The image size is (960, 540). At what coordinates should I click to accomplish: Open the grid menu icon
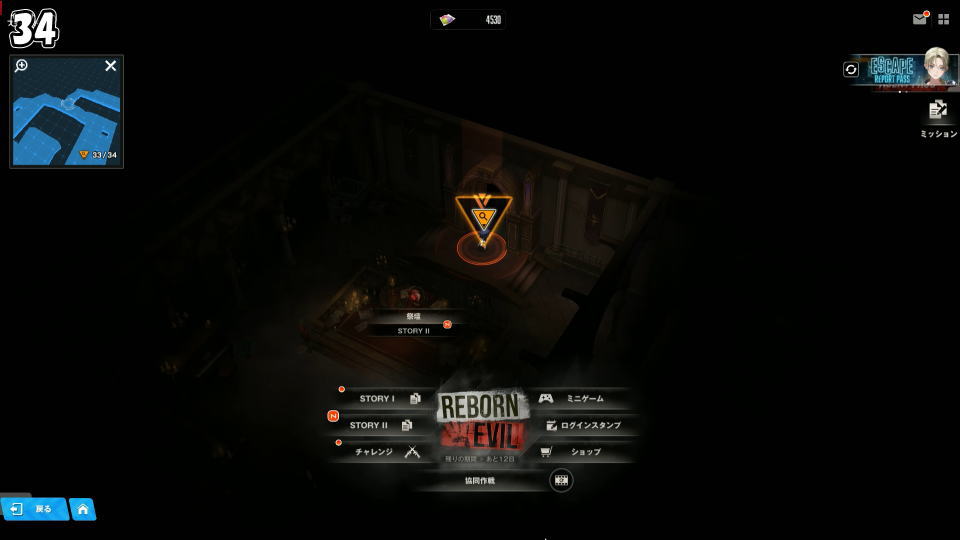(944, 19)
